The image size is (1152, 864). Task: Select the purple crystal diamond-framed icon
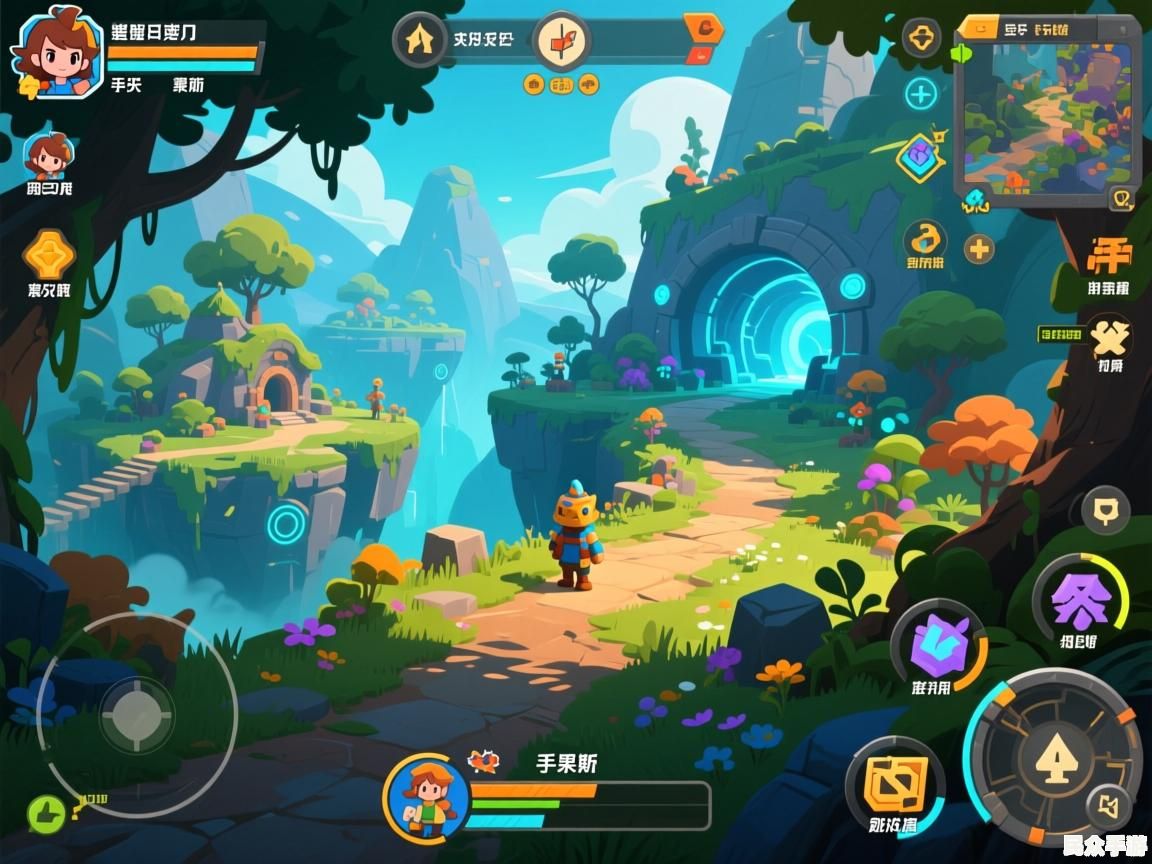click(920, 156)
